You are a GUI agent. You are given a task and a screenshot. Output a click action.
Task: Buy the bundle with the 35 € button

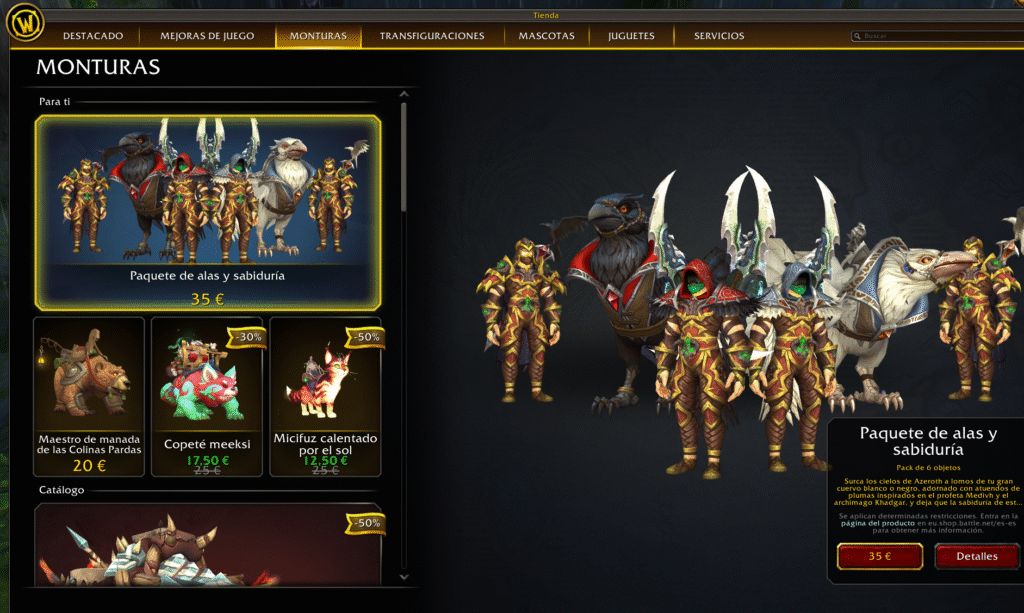click(880, 556)
